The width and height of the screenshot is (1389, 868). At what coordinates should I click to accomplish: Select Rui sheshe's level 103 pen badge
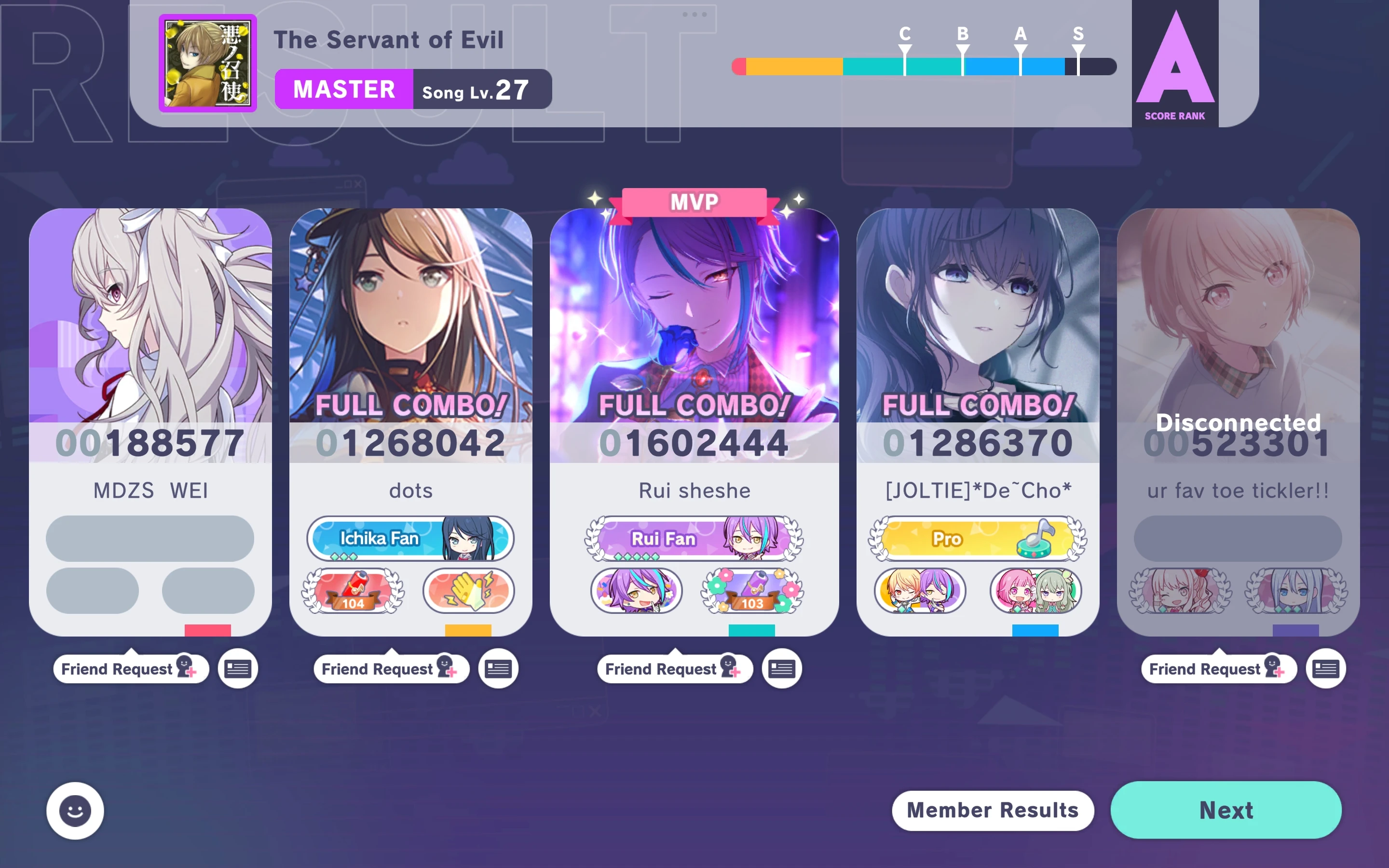(752, 590)
